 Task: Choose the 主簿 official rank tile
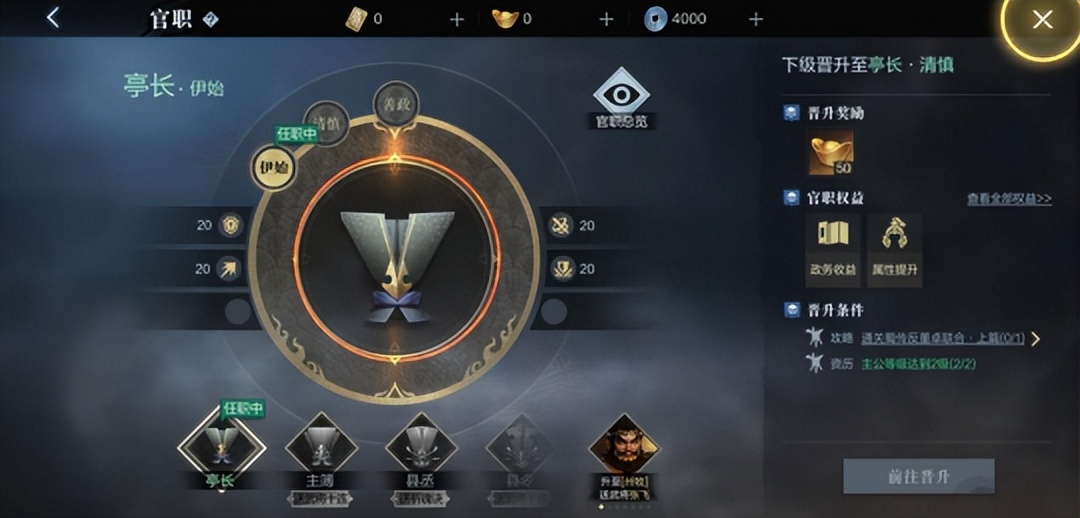(x=321, y=446)
